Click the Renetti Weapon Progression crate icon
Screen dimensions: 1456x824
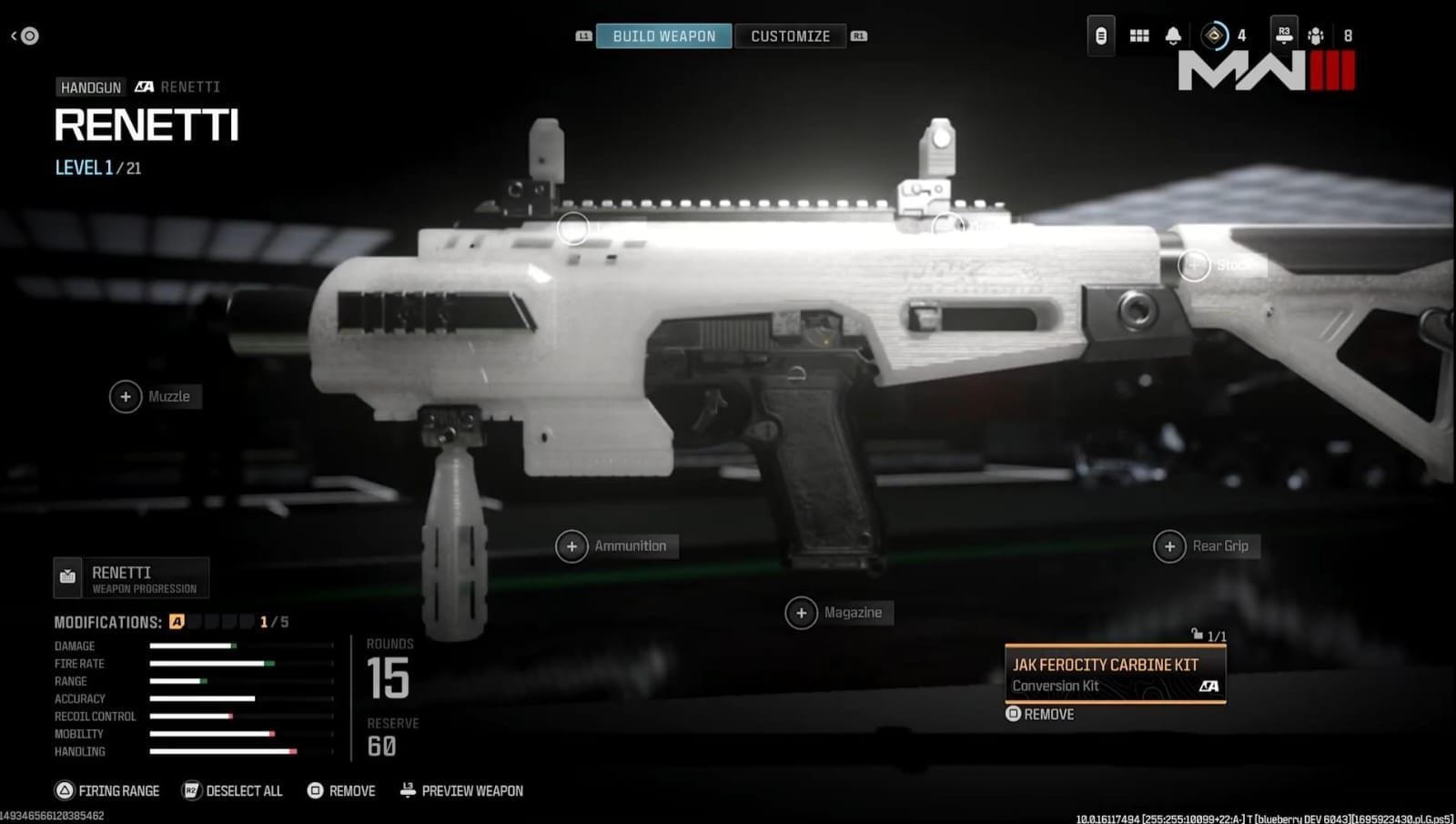[67, 576]
